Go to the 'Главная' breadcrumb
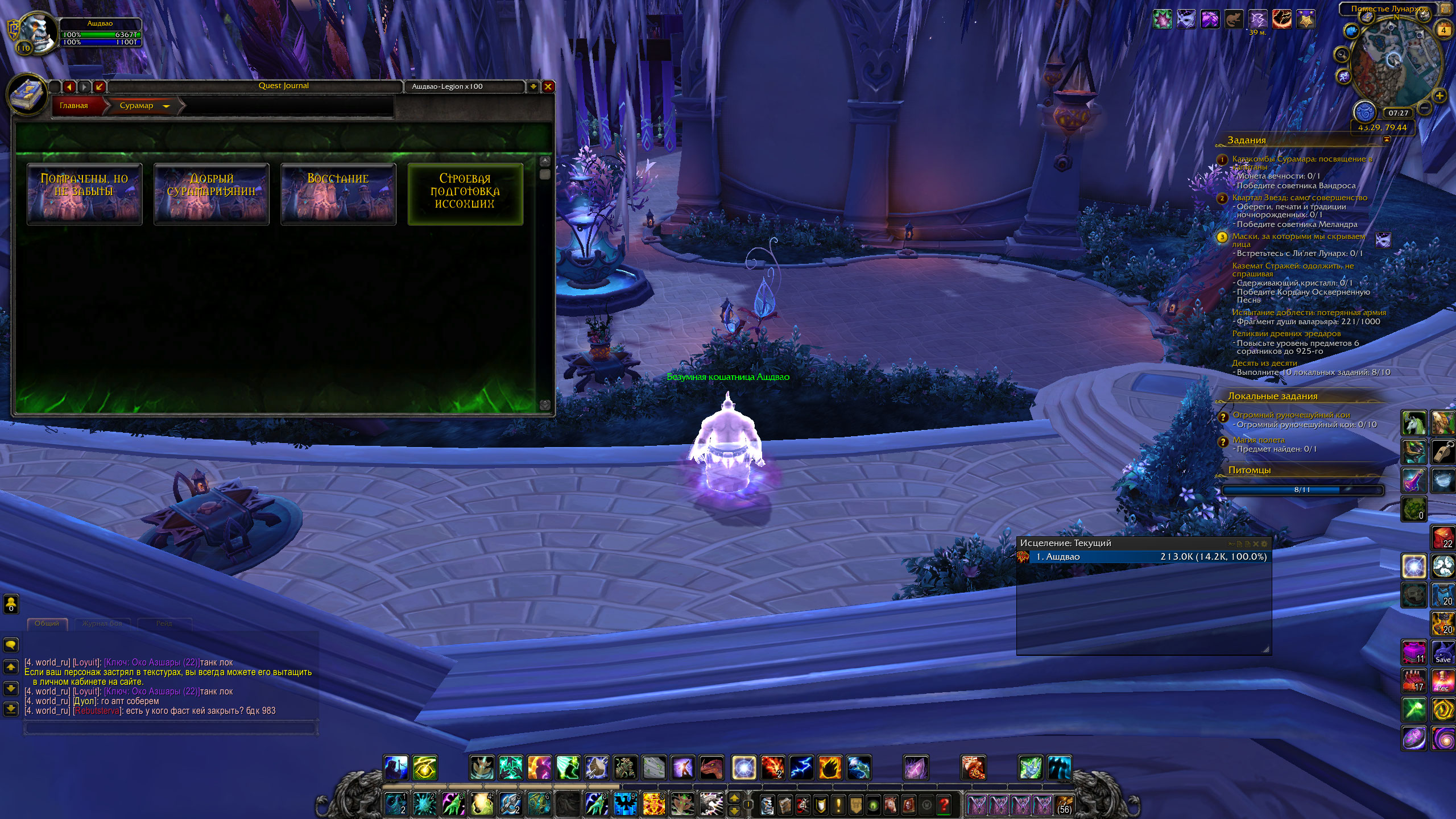The image size is (1456, 819). [x=74, y=106]
